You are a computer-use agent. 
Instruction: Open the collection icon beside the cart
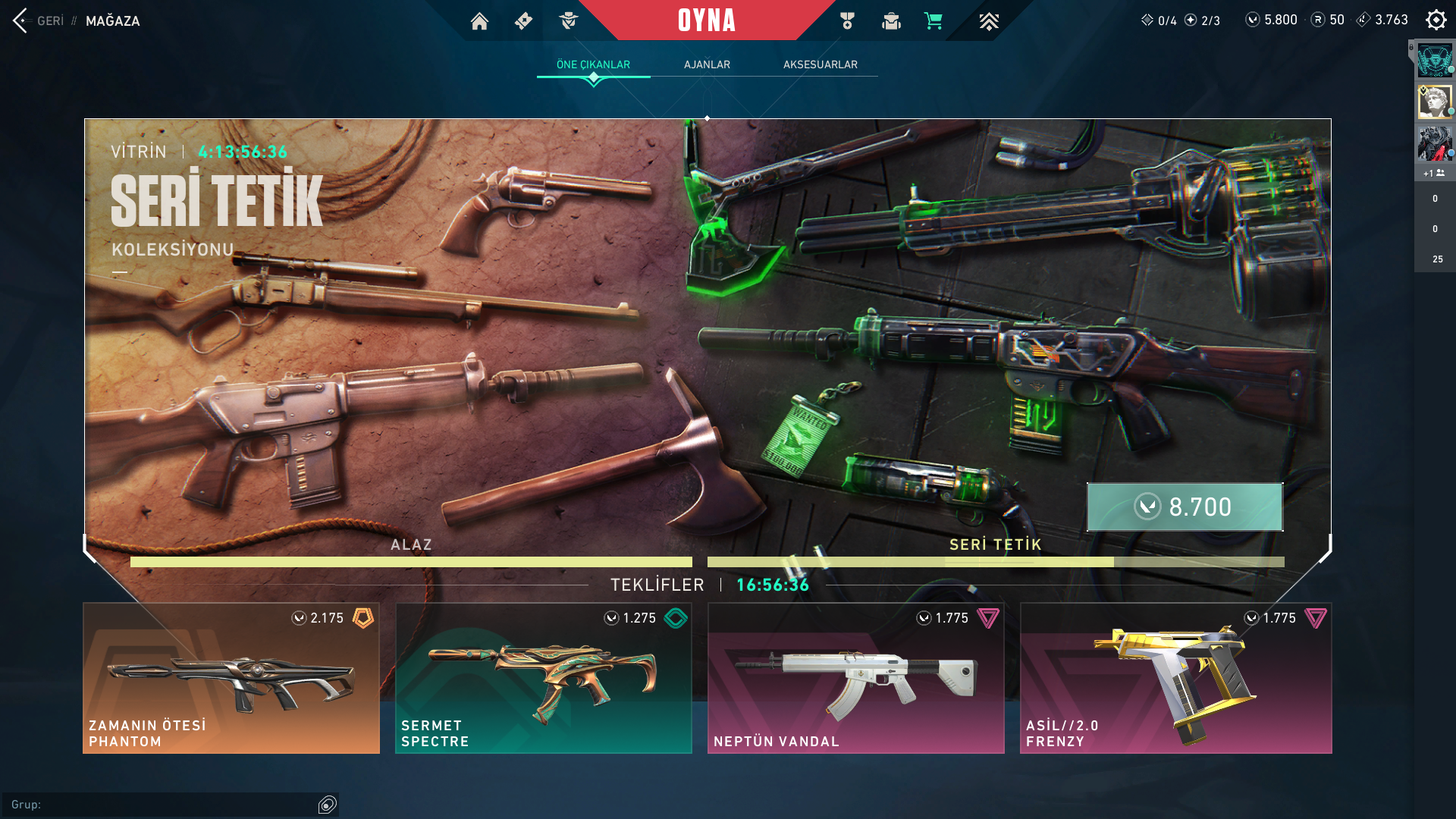[891, 21]
